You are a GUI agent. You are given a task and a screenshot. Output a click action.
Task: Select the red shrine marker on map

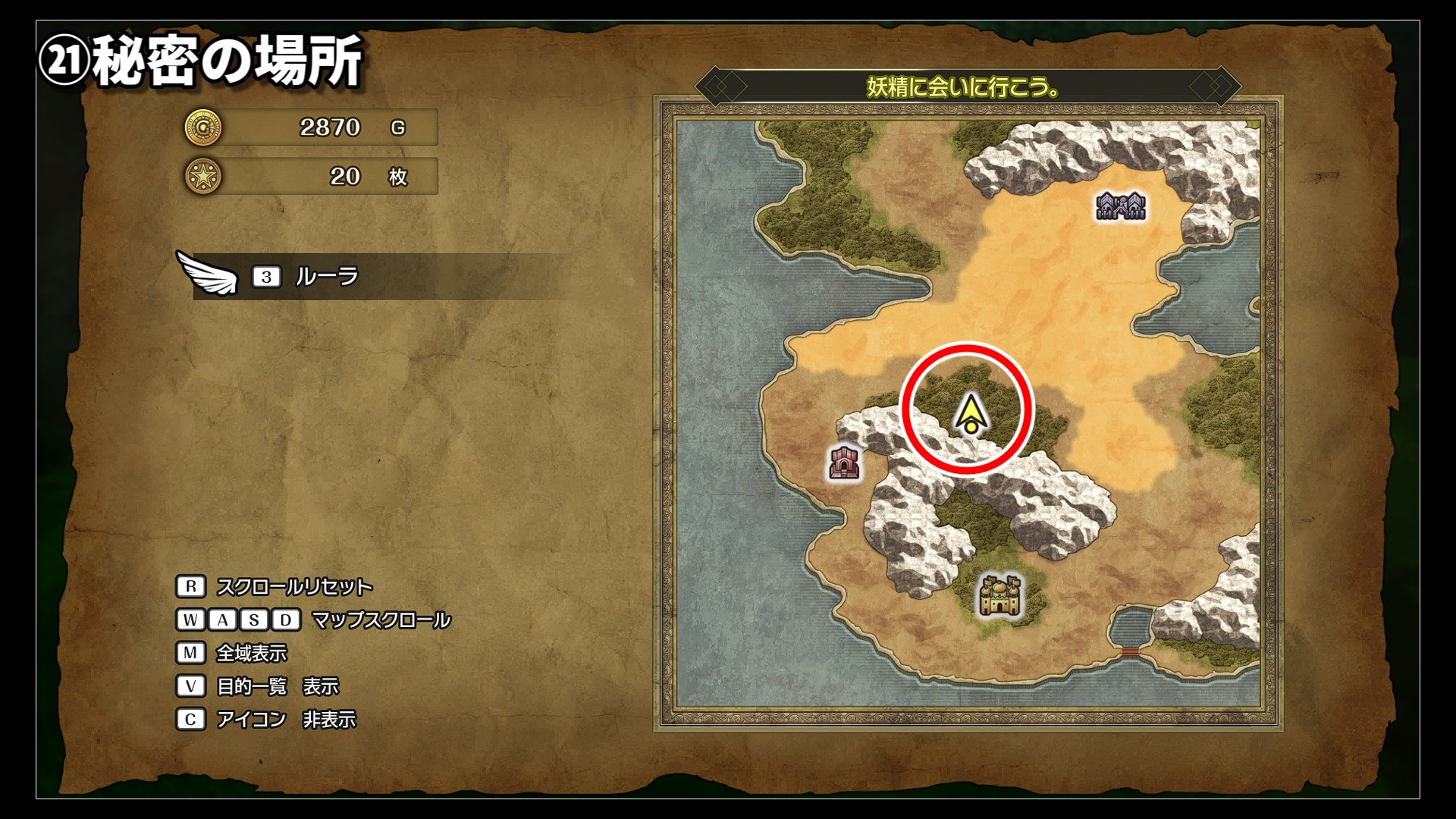click(x=844, y=463)
